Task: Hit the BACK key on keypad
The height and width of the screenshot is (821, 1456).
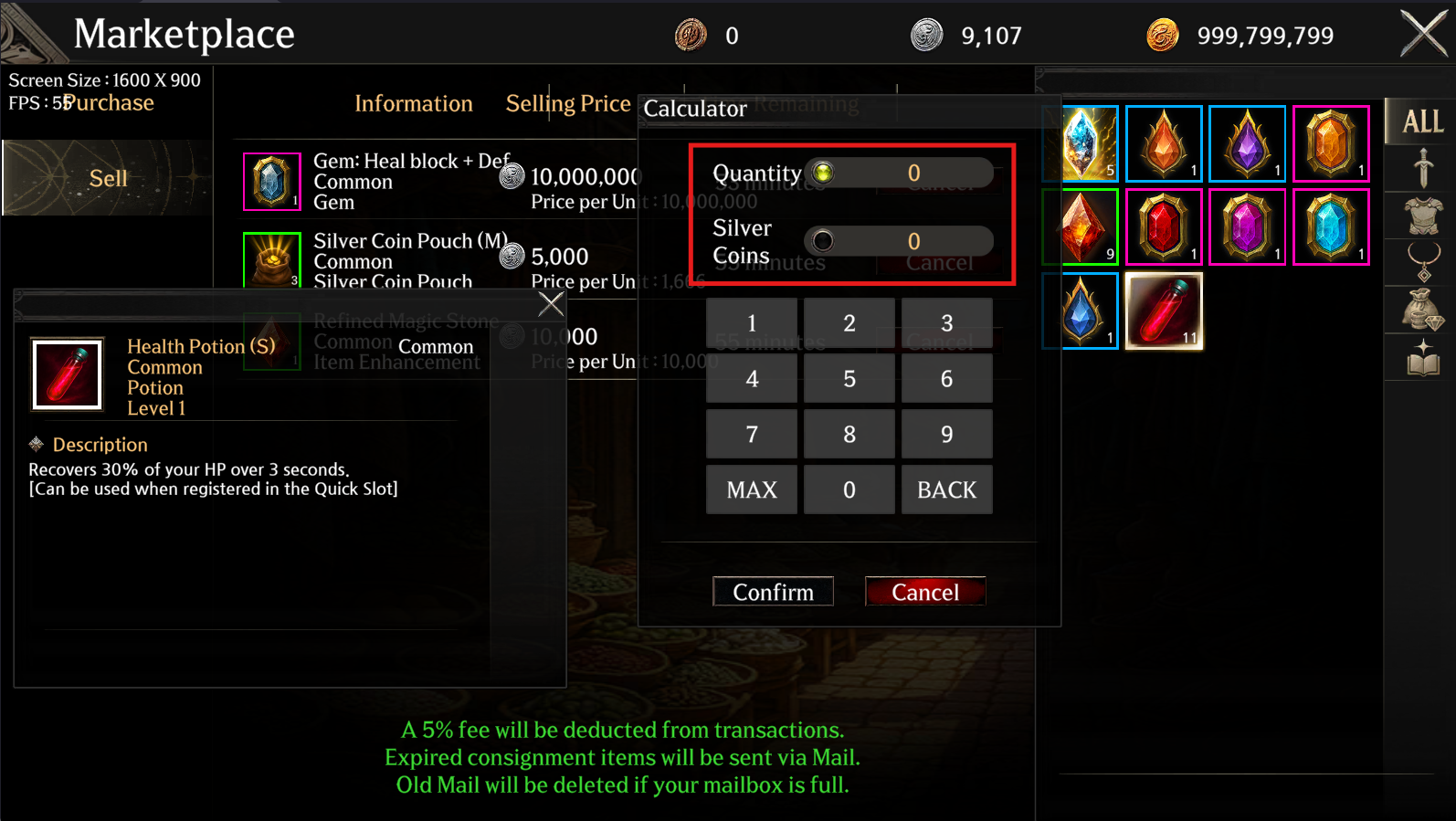Action: pos(946,489)
